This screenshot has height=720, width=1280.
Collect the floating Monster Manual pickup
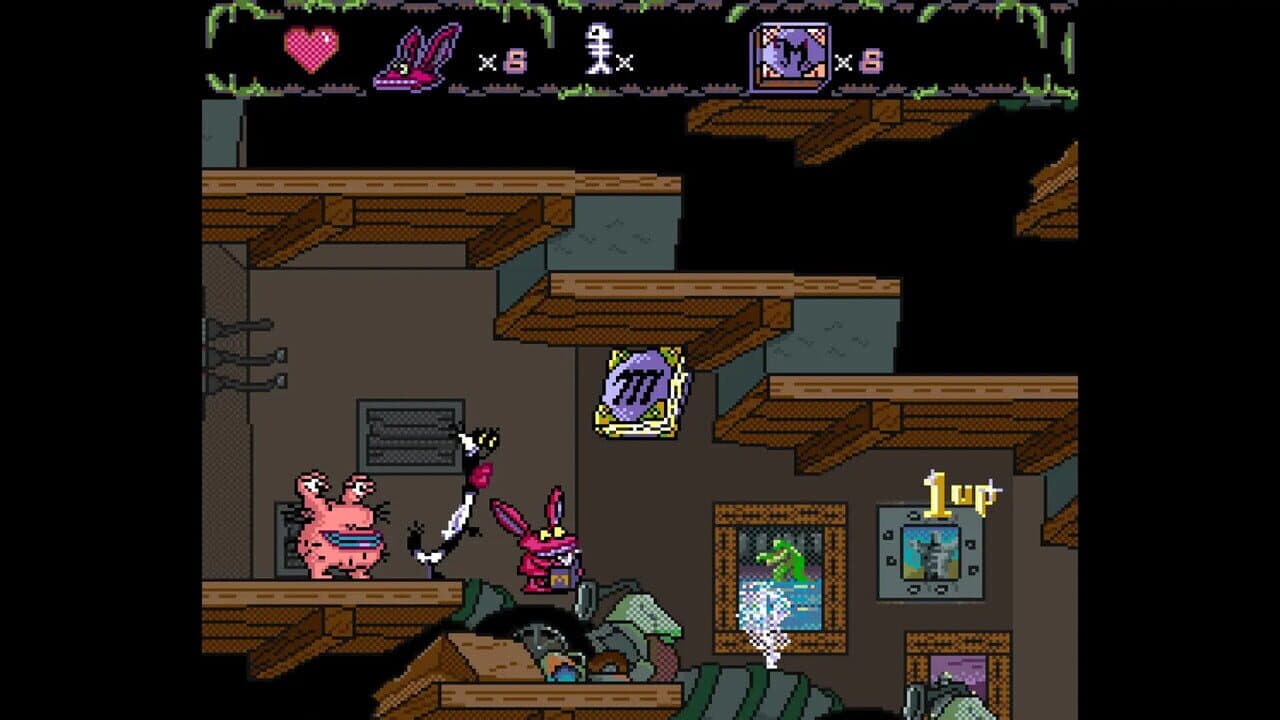[x=641, y=394]
